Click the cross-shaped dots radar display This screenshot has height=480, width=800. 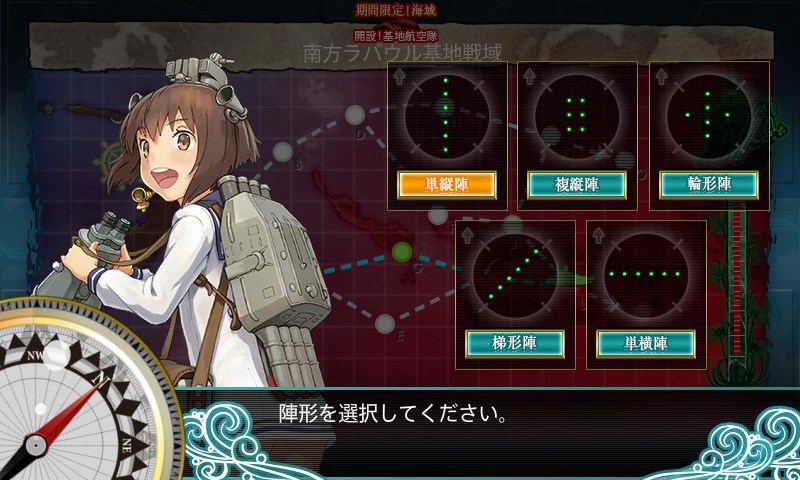coord(709,115)
